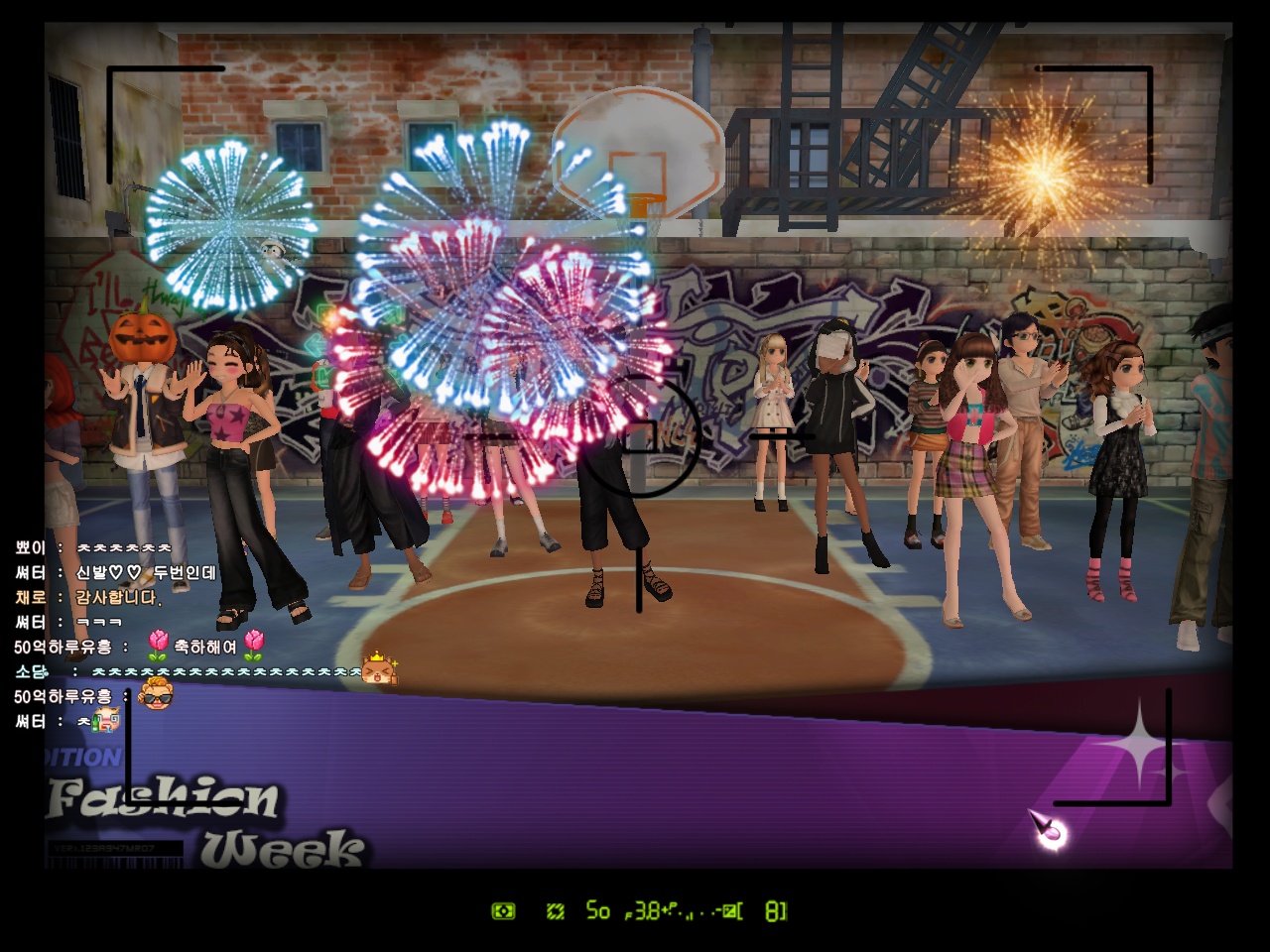Screen dimensions: 1270x952
Task: Click the 축하해여 tulip chat message
Action: [205, 647]
